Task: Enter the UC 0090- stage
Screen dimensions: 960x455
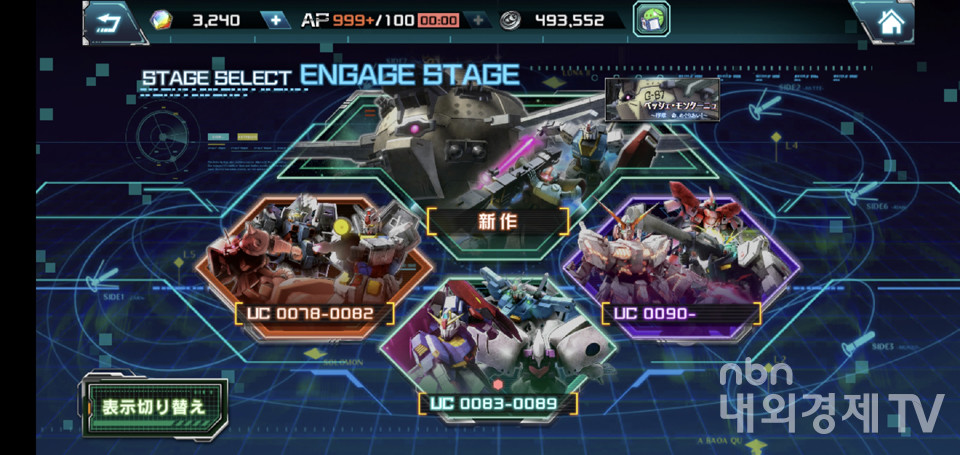Action: (x=680, y=260)
